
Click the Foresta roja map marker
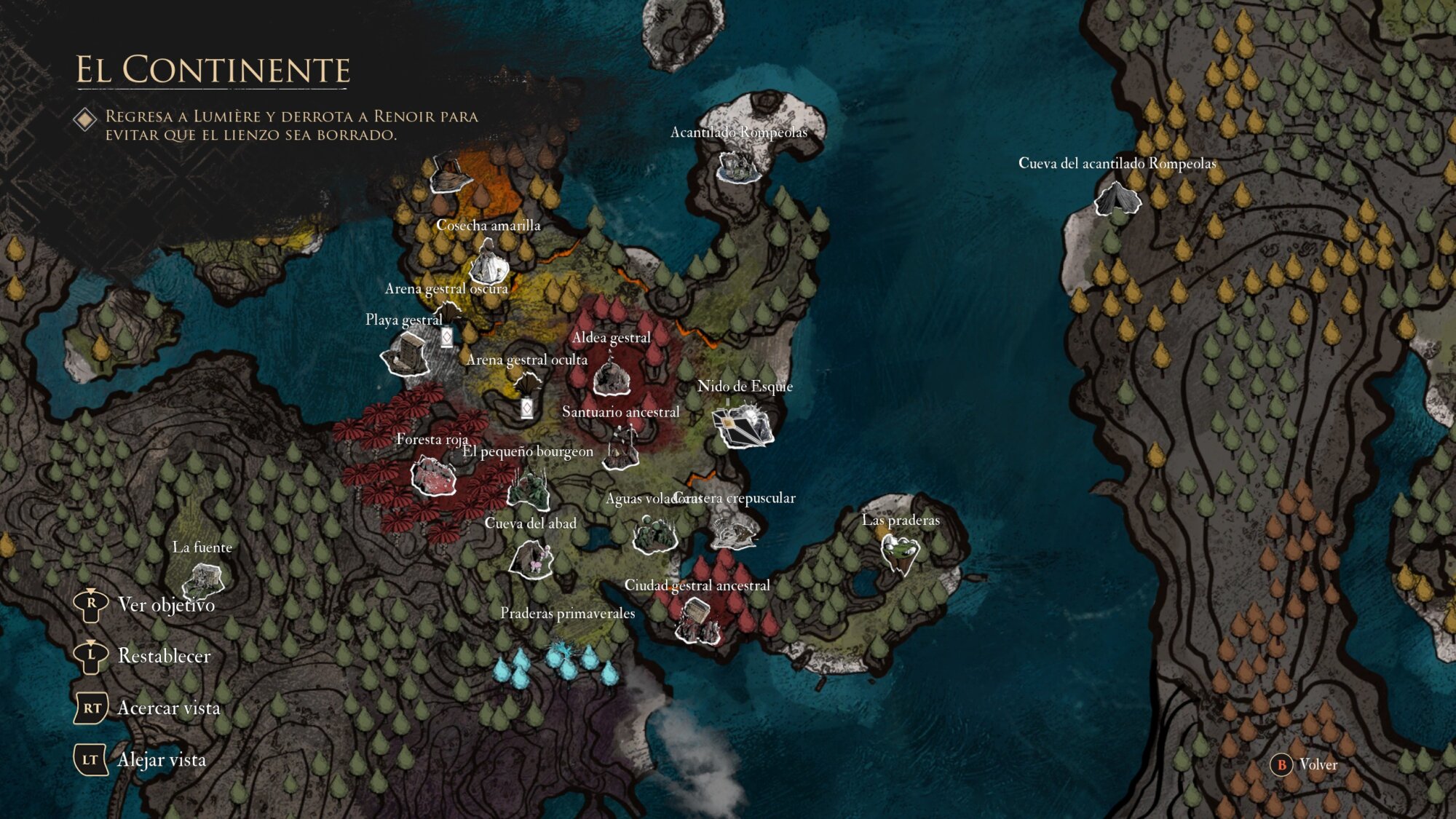[x=433, y=477]
